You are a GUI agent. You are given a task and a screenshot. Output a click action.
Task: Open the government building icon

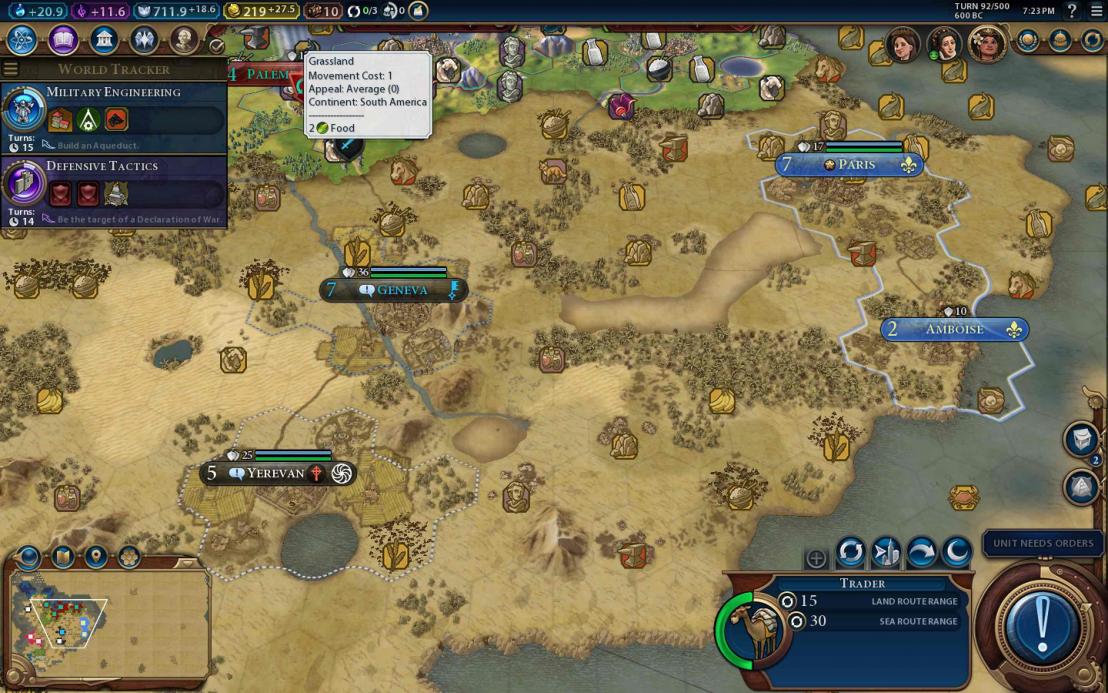[104, 40]
